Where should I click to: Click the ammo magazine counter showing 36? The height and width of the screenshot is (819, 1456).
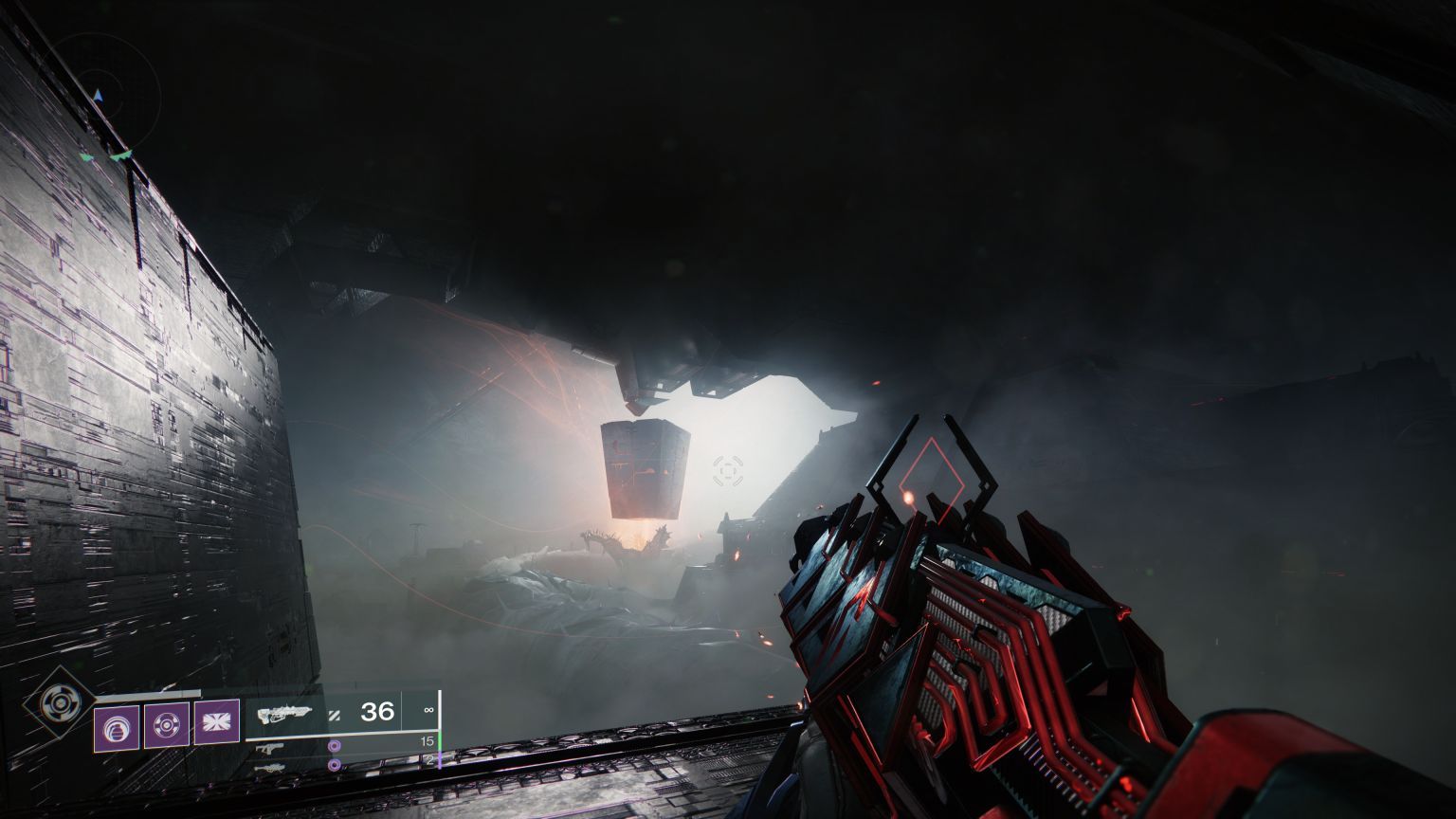[x=377, y=712]
